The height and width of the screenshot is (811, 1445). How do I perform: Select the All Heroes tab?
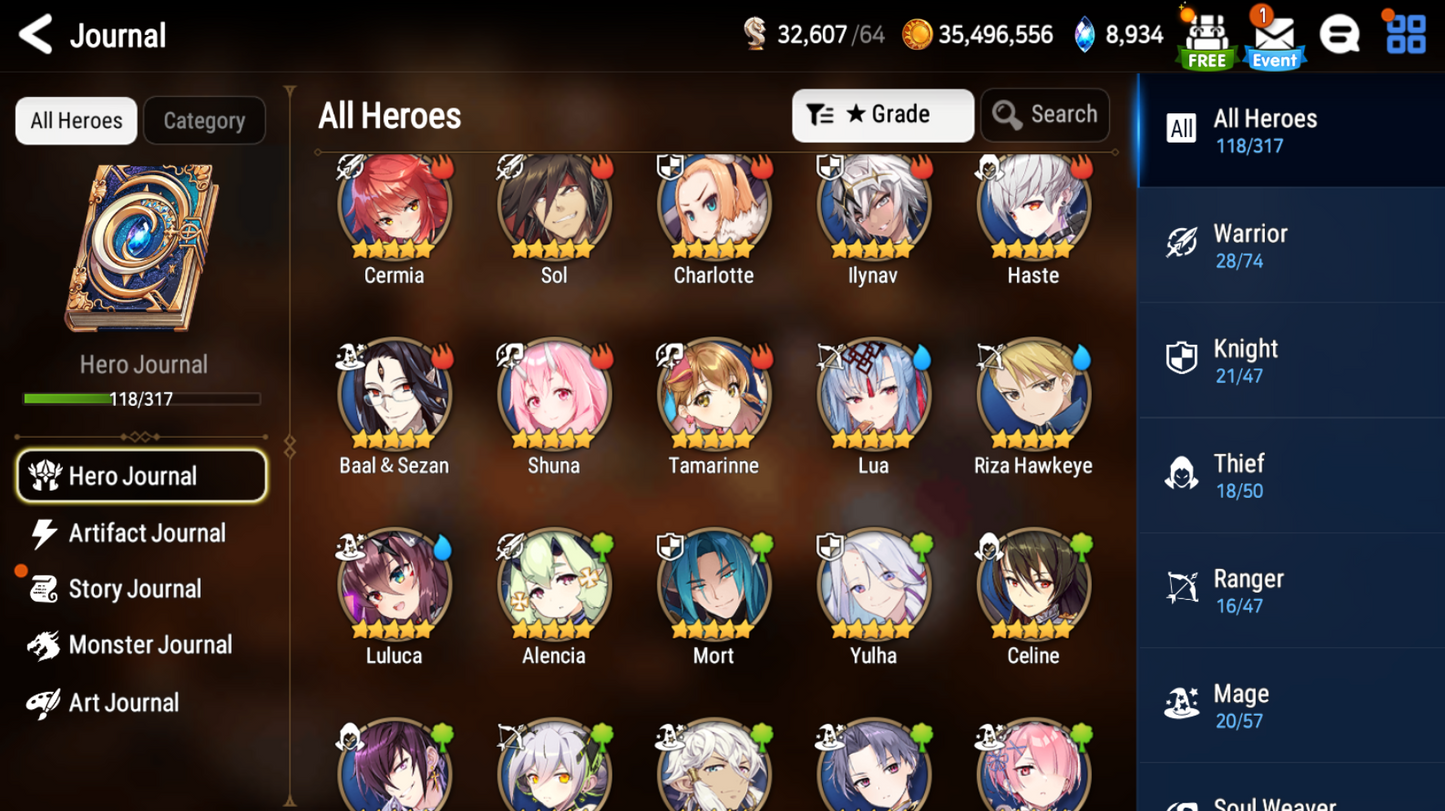click(75, 120)
